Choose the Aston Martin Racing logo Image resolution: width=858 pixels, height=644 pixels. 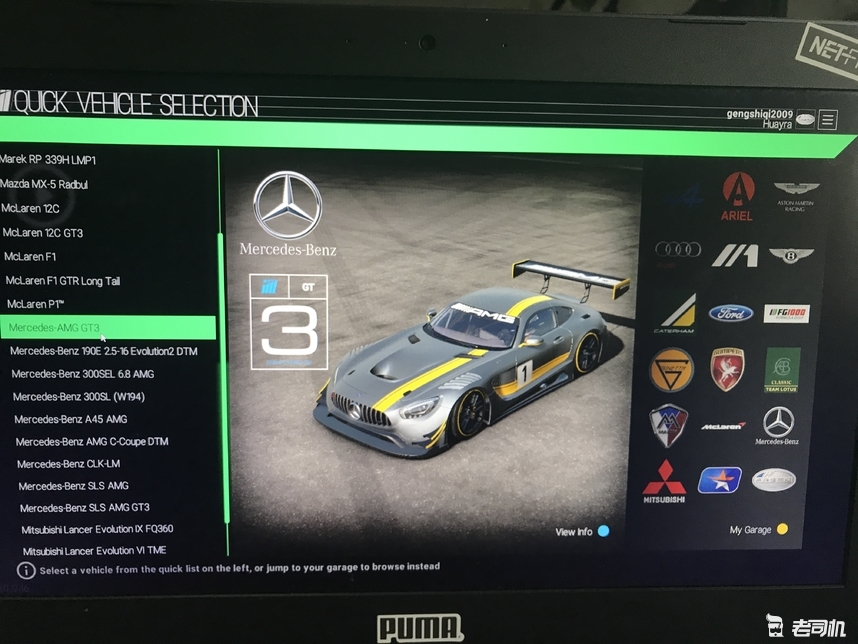click(x=796, y=194)
